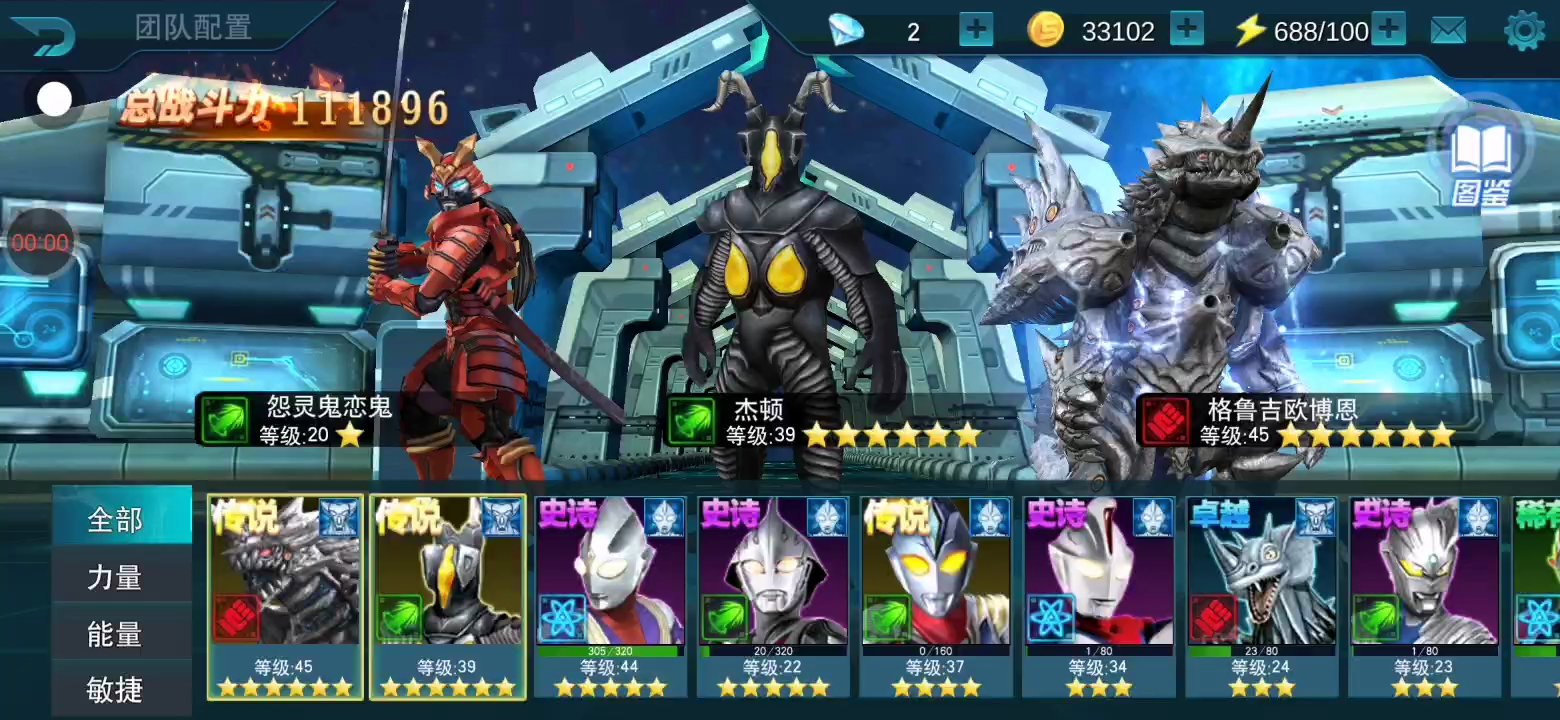Refill energy with the plus button
The height and width of the screenshot is (720, 1560).
click(x=1388, y=30)
